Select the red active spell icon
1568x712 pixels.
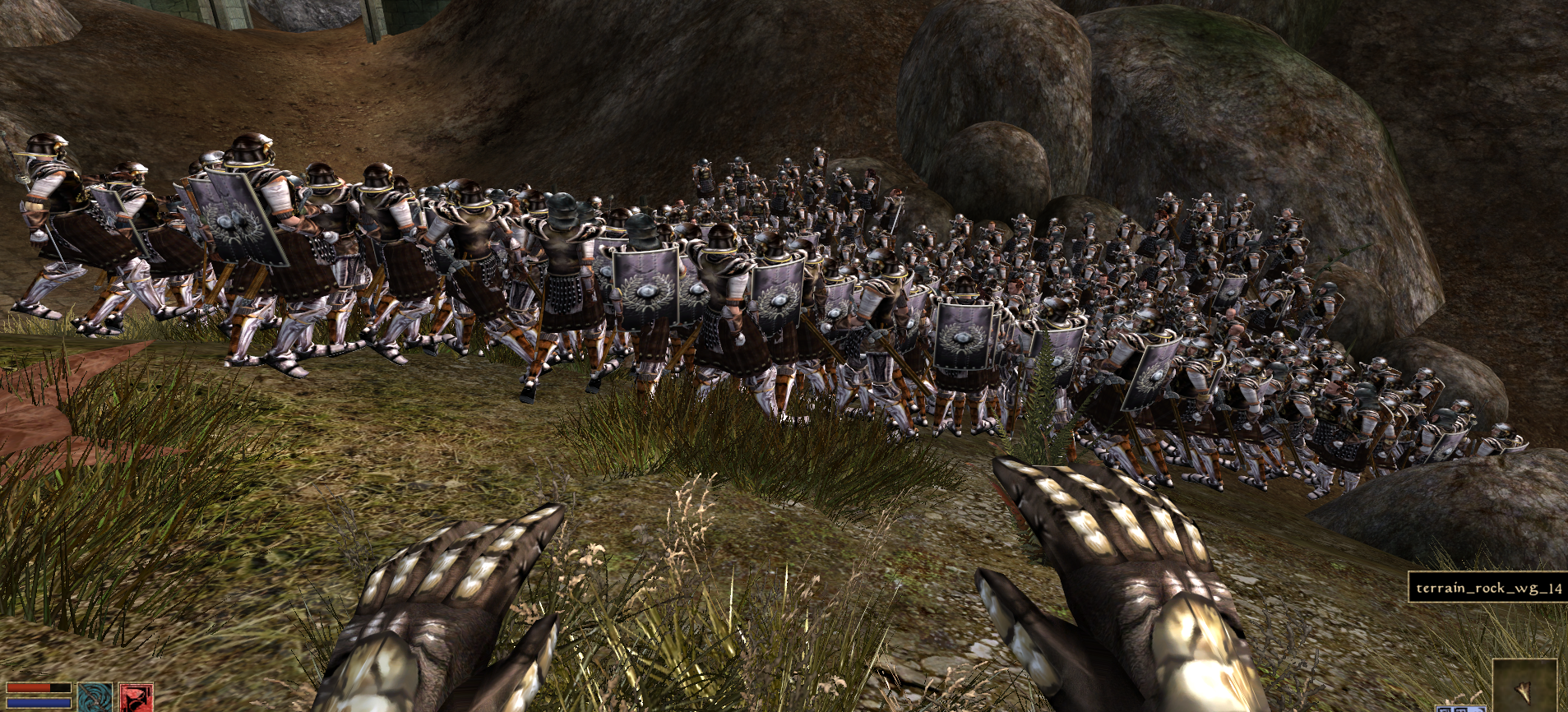[x=136, y=697]
